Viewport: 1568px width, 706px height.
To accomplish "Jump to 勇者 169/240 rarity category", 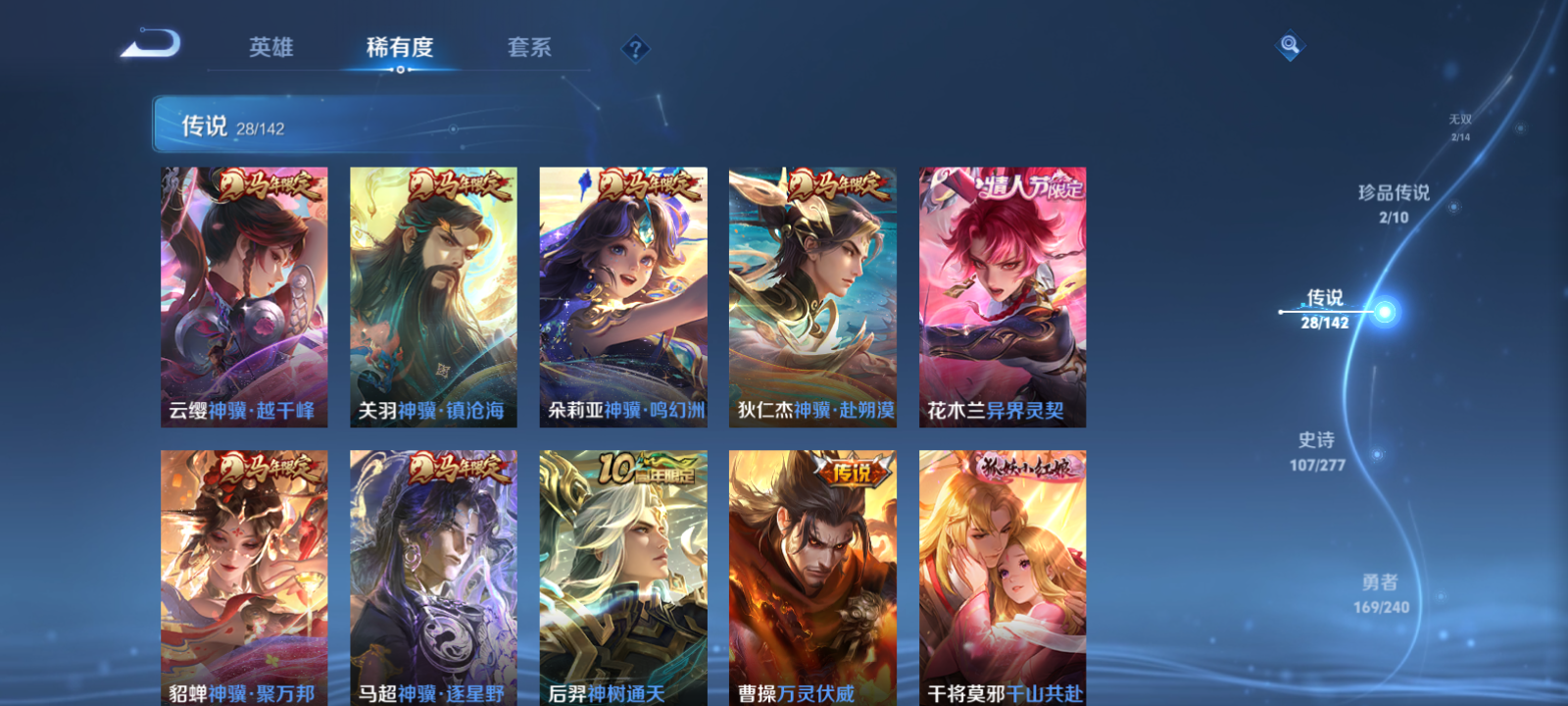I will pos(1380,592).
